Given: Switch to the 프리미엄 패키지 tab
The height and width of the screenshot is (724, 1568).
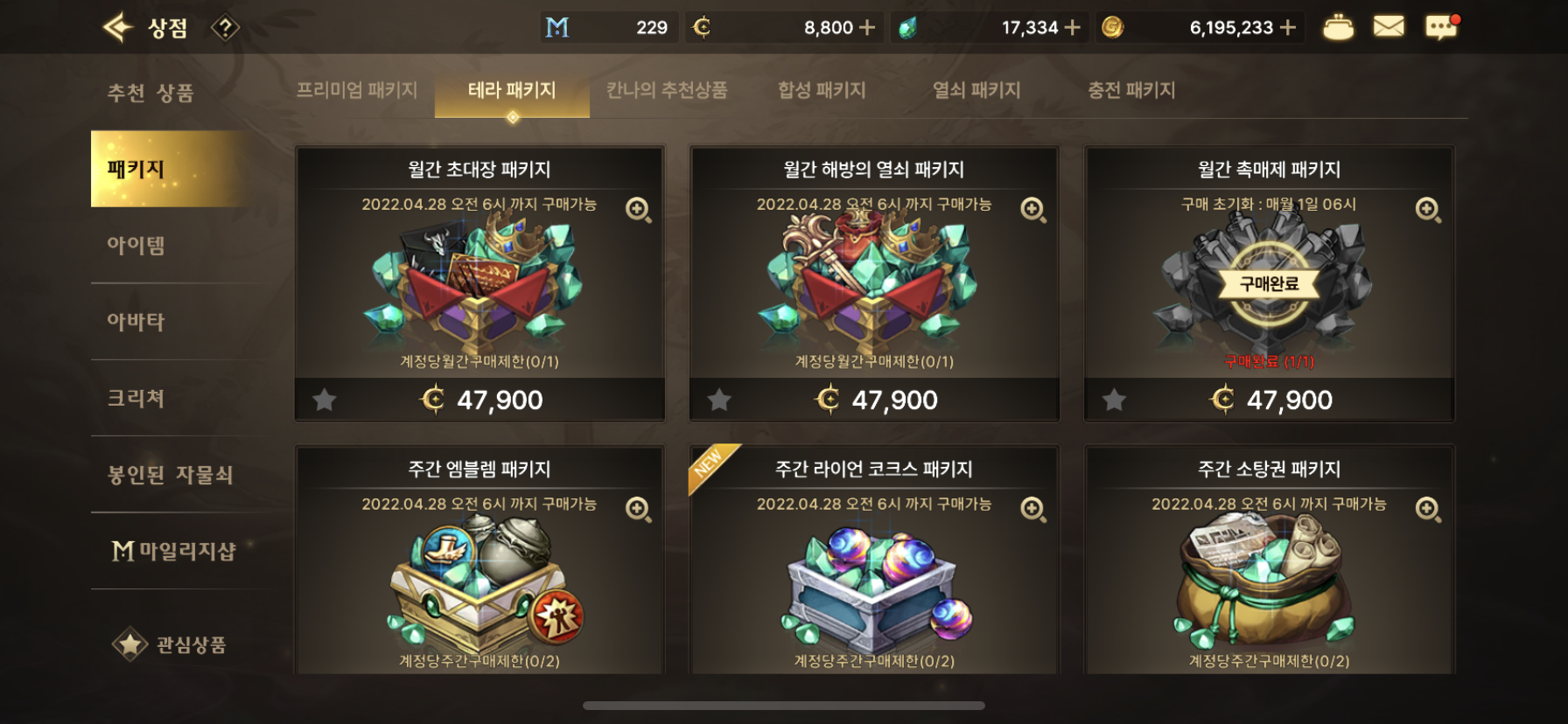Looking at the screenshot, I should pyautogui.click(x=356, y=90).
